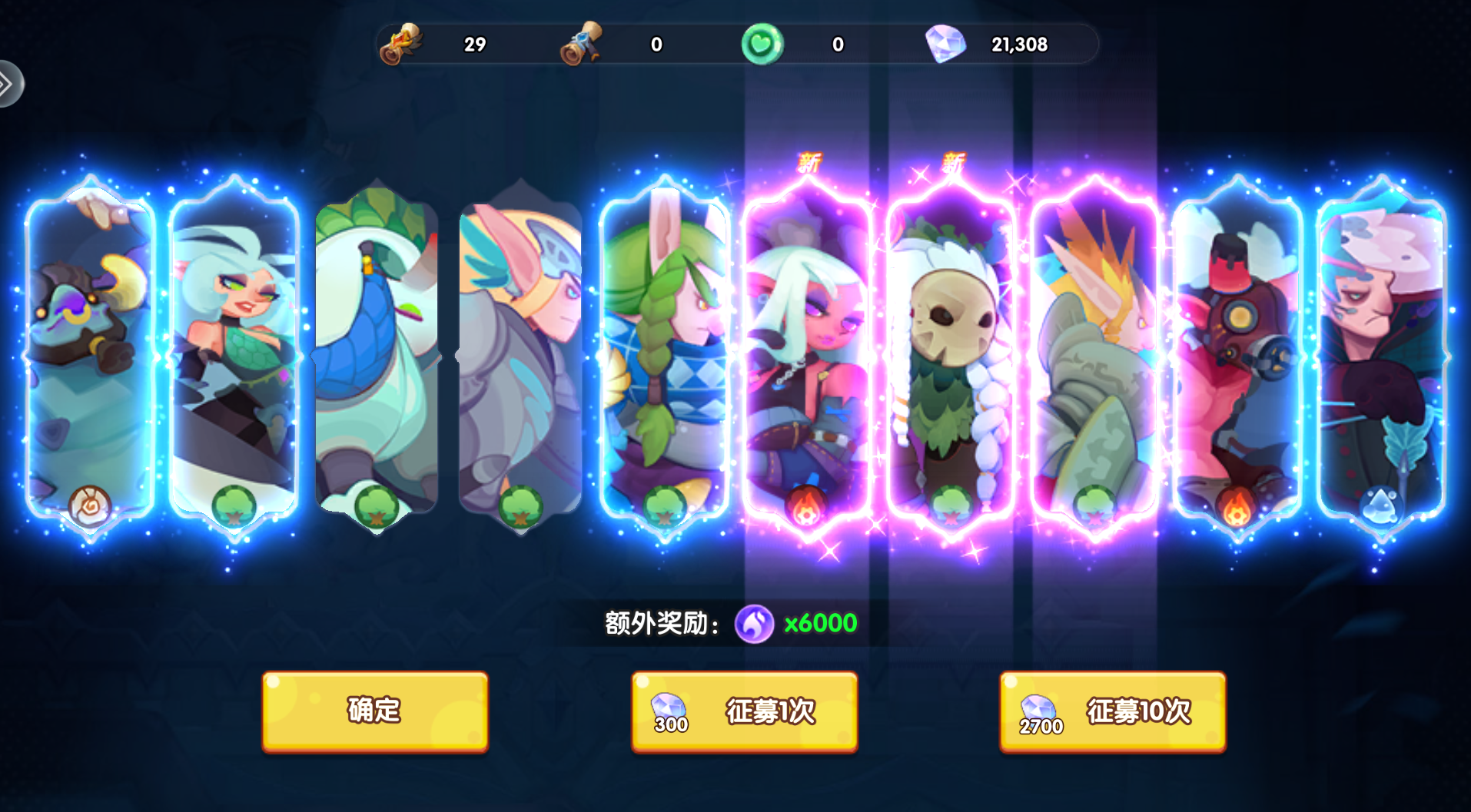Click the 征募1次 summon button
Viewport: 1471px width, 812px height.
point(743,713)
